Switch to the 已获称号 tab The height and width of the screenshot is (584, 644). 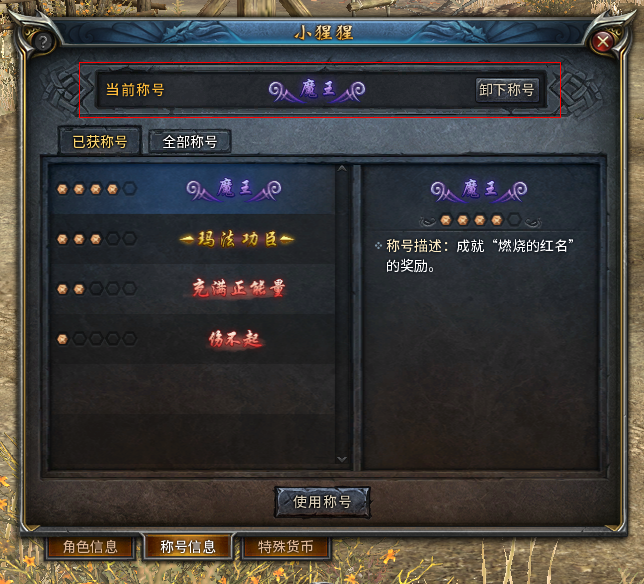[99, 142]
